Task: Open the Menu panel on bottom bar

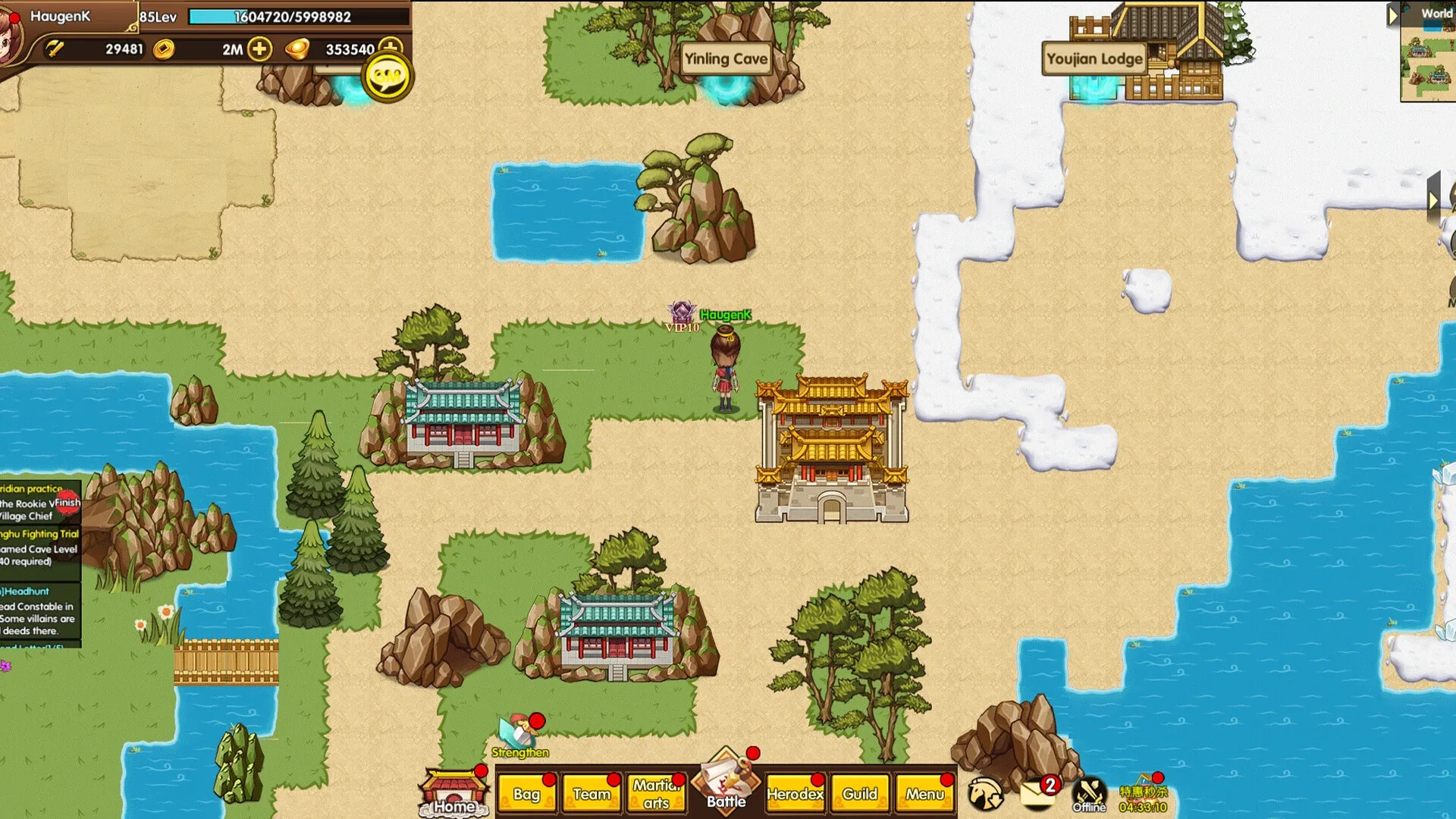Action: coord(924,795)
